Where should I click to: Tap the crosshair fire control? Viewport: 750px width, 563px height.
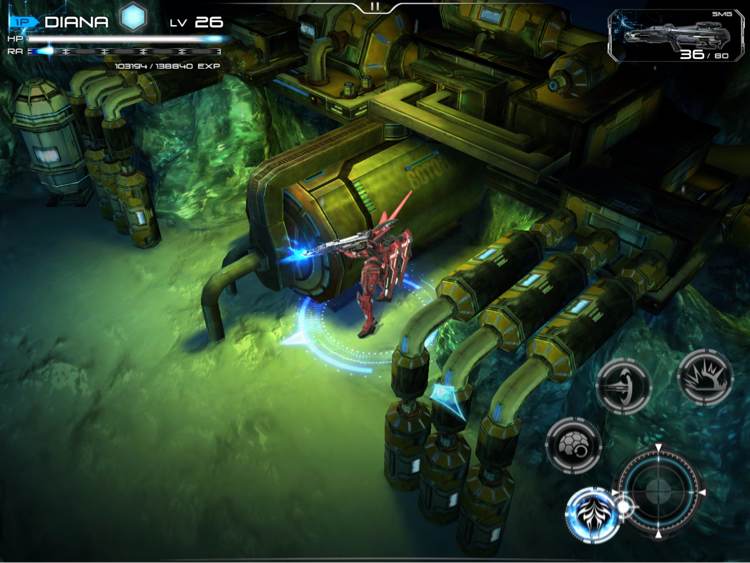(660, 491)
